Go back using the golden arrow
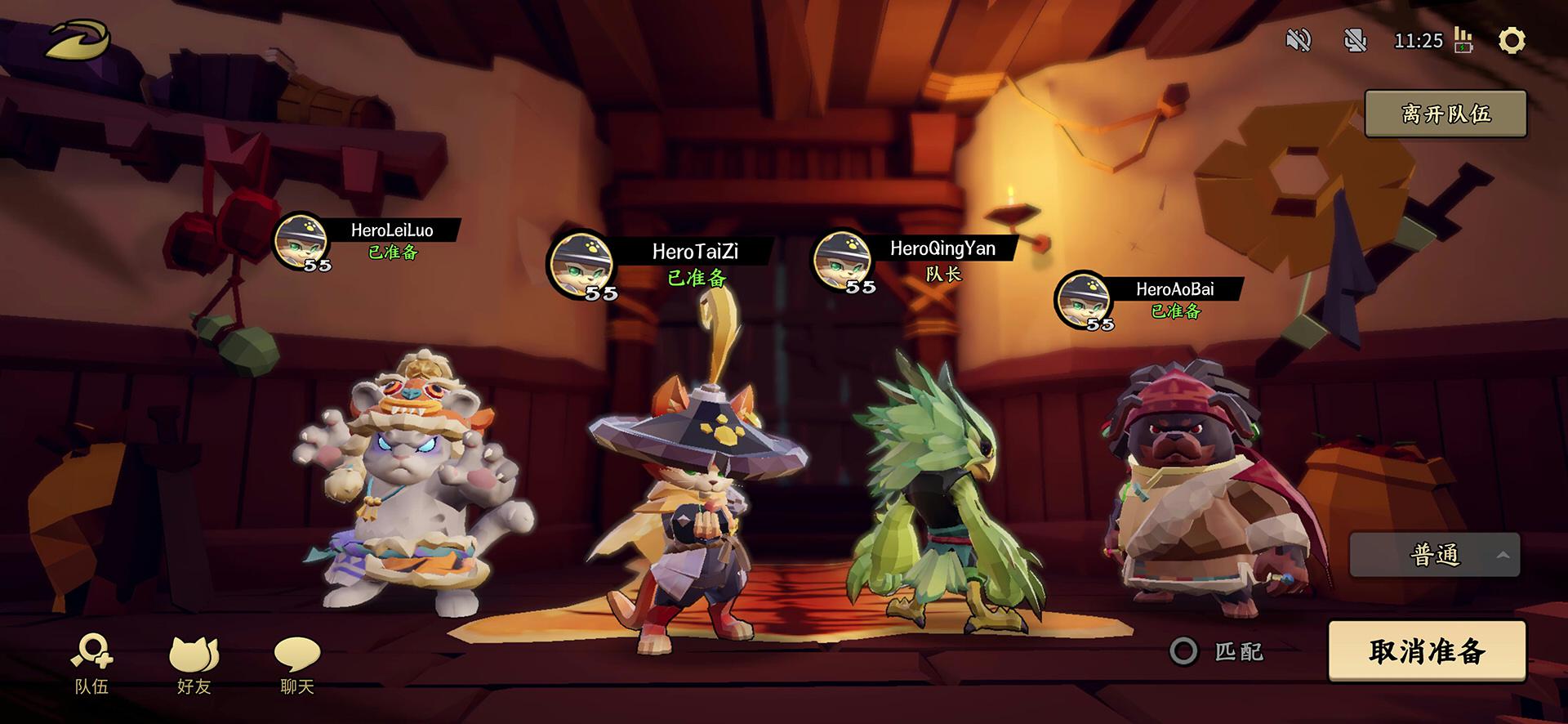The height and width of the screenshot is (724, 1568). click(78, 39)
